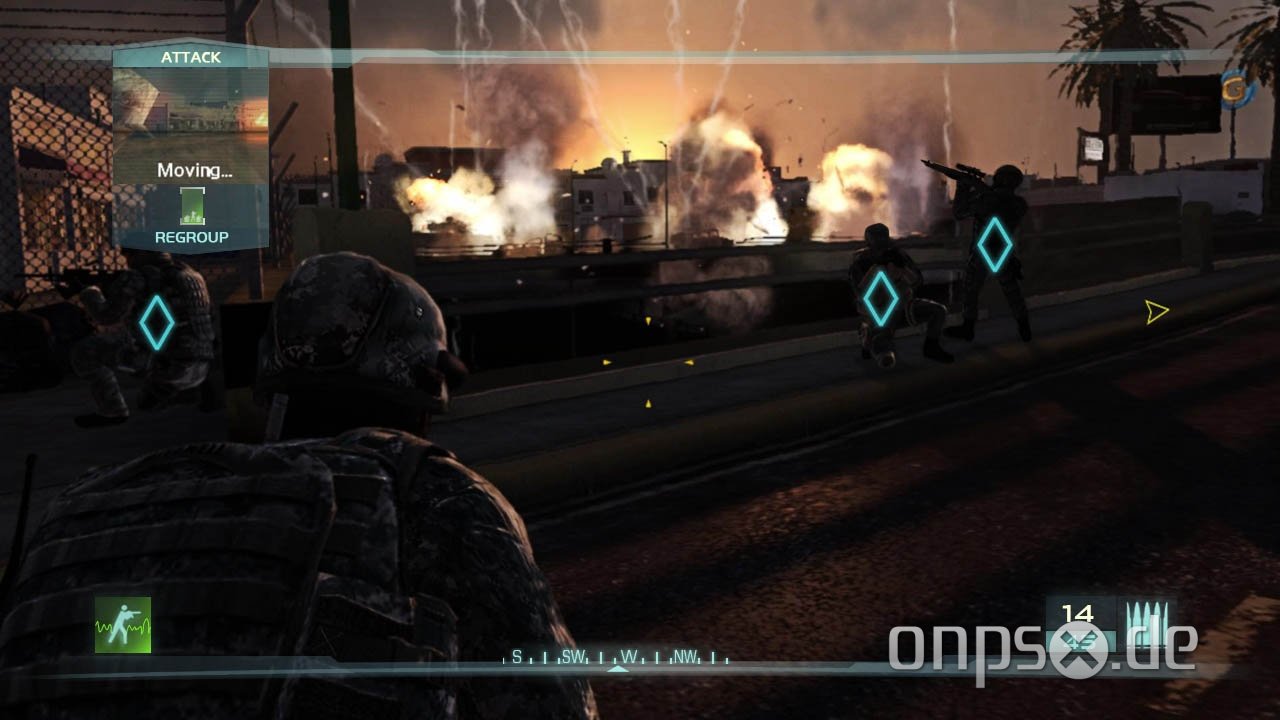Select the kneeling soldier's diamond marker
Image resolution: width=1280 pixels, height=720 pixels.
click(881, 299)
